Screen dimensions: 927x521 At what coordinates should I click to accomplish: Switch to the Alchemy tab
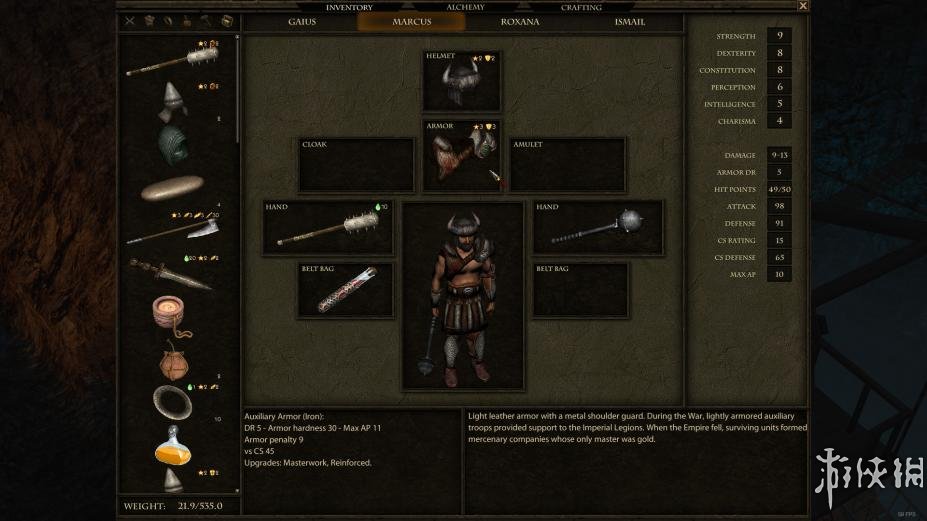(465, 7)
